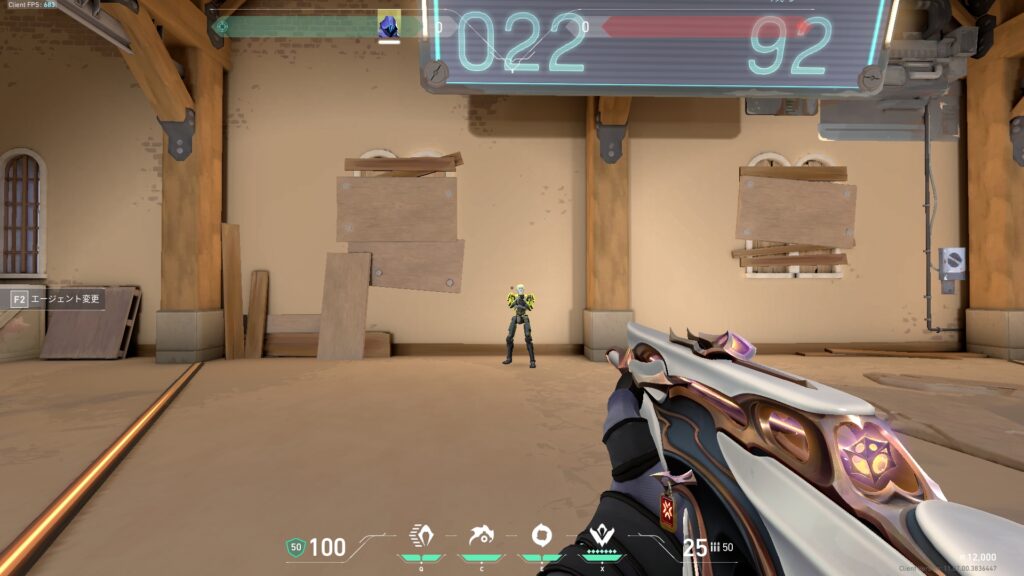Image resolution: width=1024 pixels, height=576 pixels.
Task: Click the Omen agent portrait in top bar
Action: coord(389,26)
